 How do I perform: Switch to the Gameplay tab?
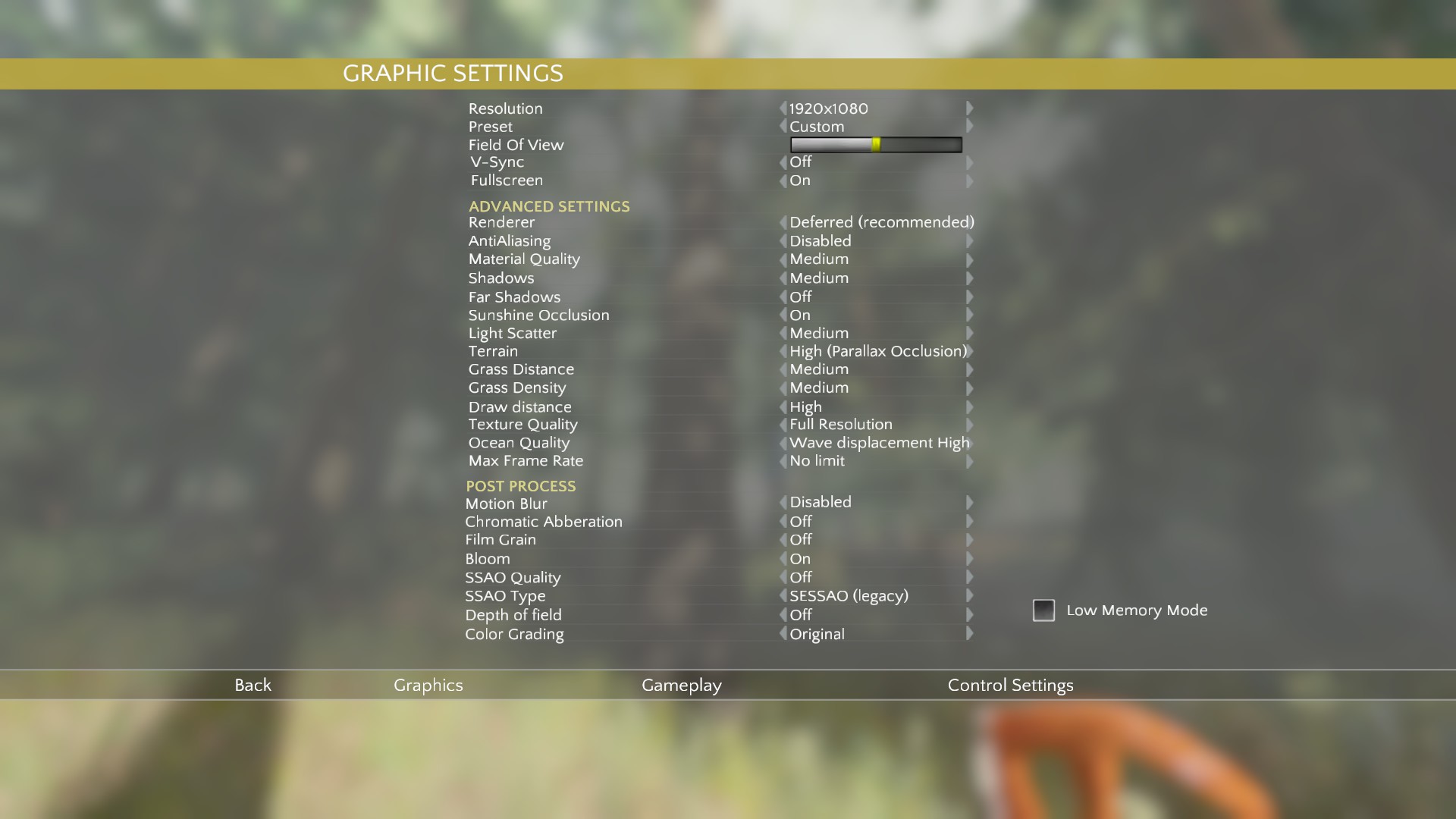click(x=681, y=685)
